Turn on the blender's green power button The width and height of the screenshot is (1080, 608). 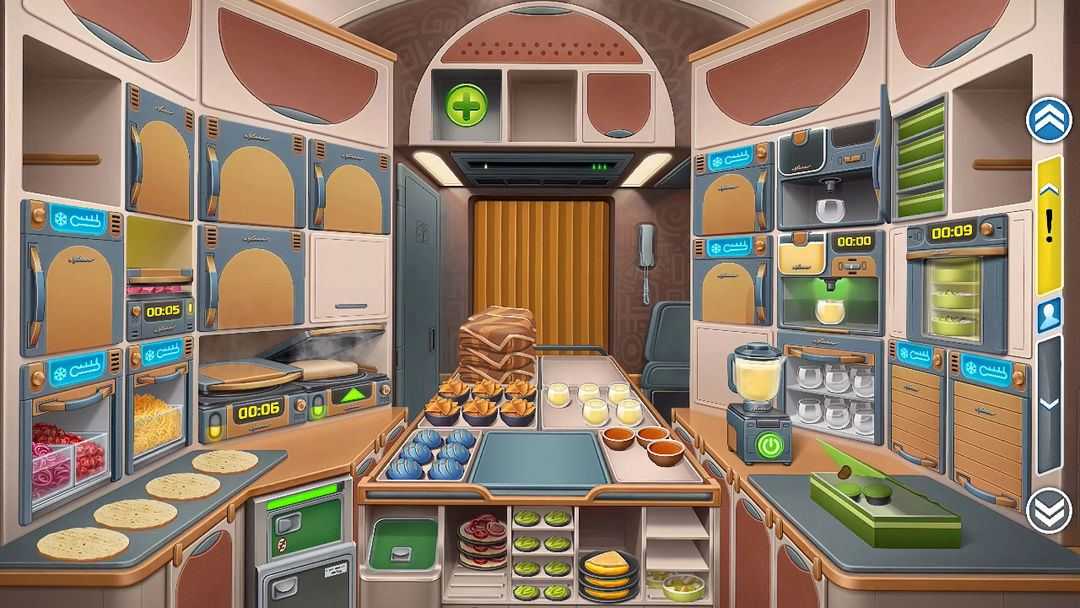(769, 444)
